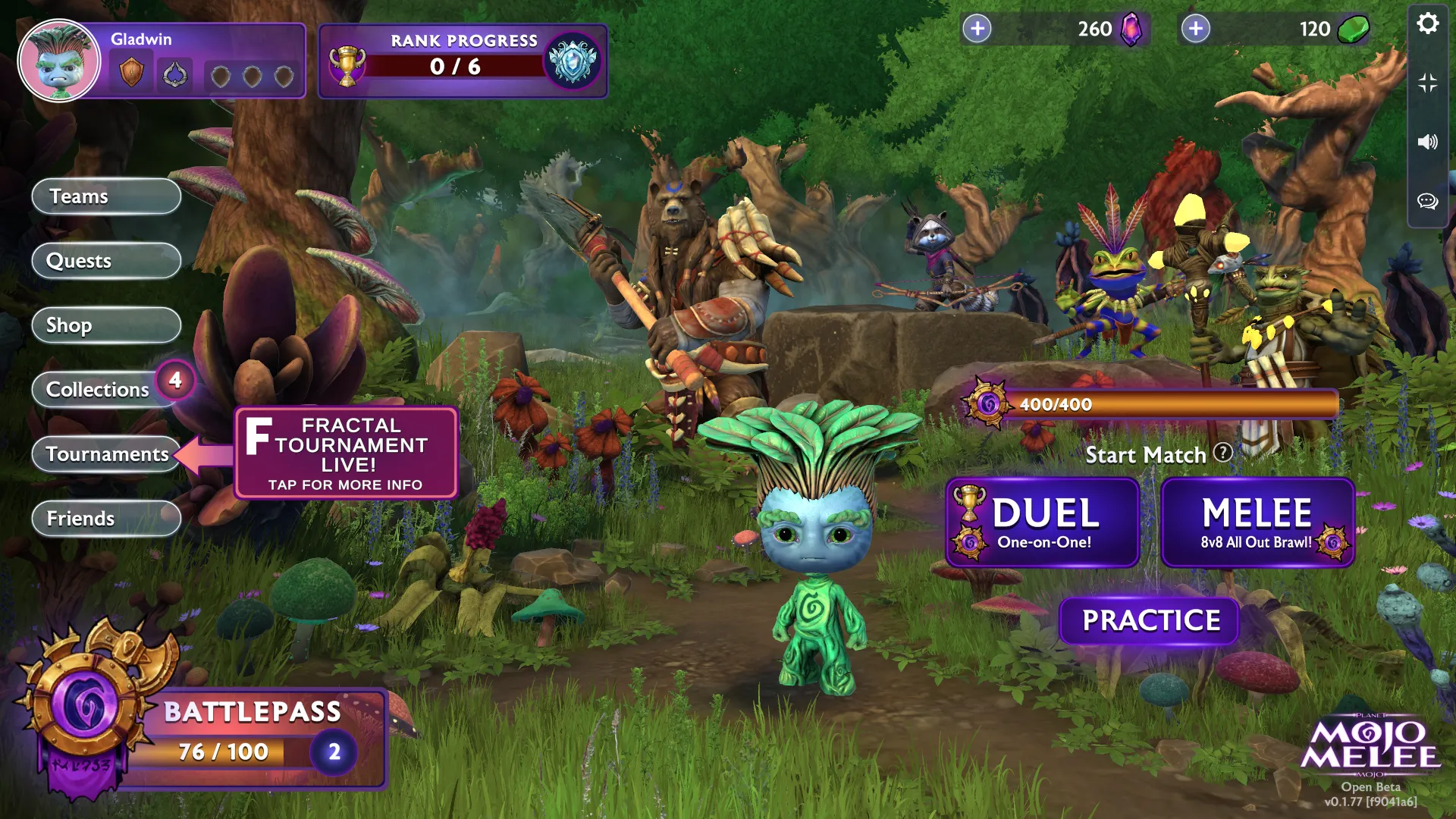
Task: Open the Teams menu
Action: [x=106, y=196]
